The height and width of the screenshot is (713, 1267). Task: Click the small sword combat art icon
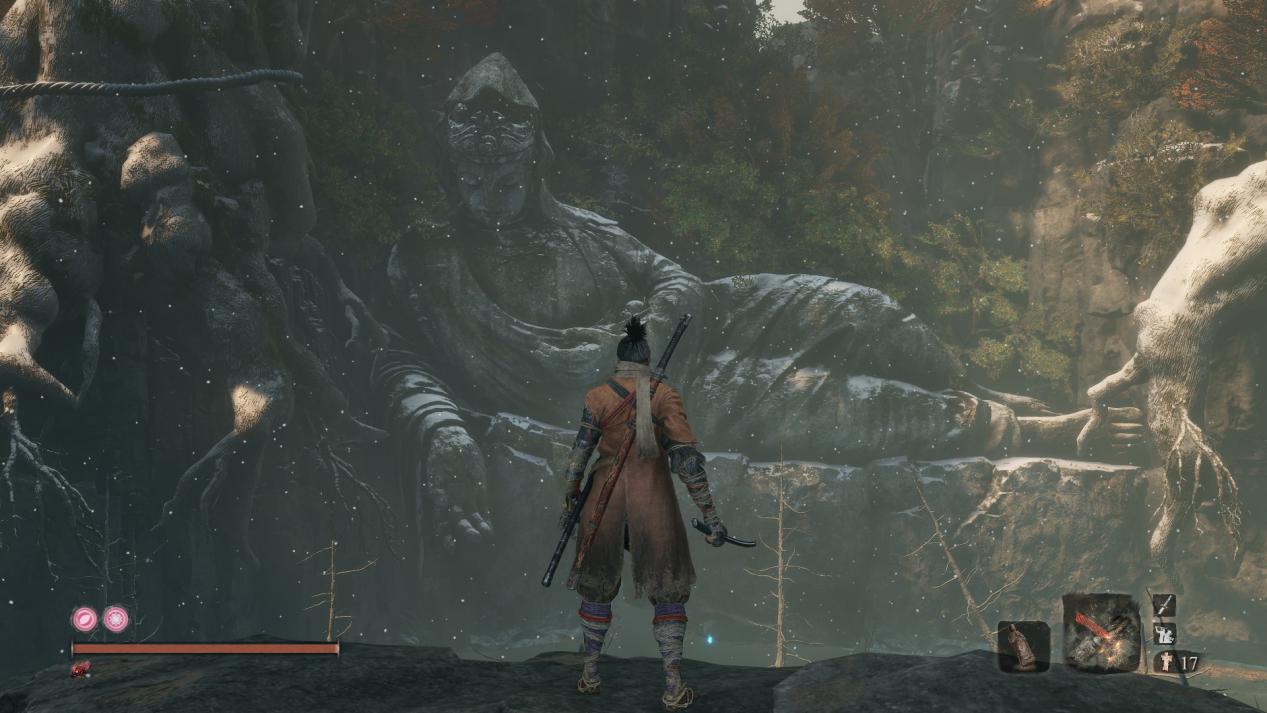click(1164, 605)
